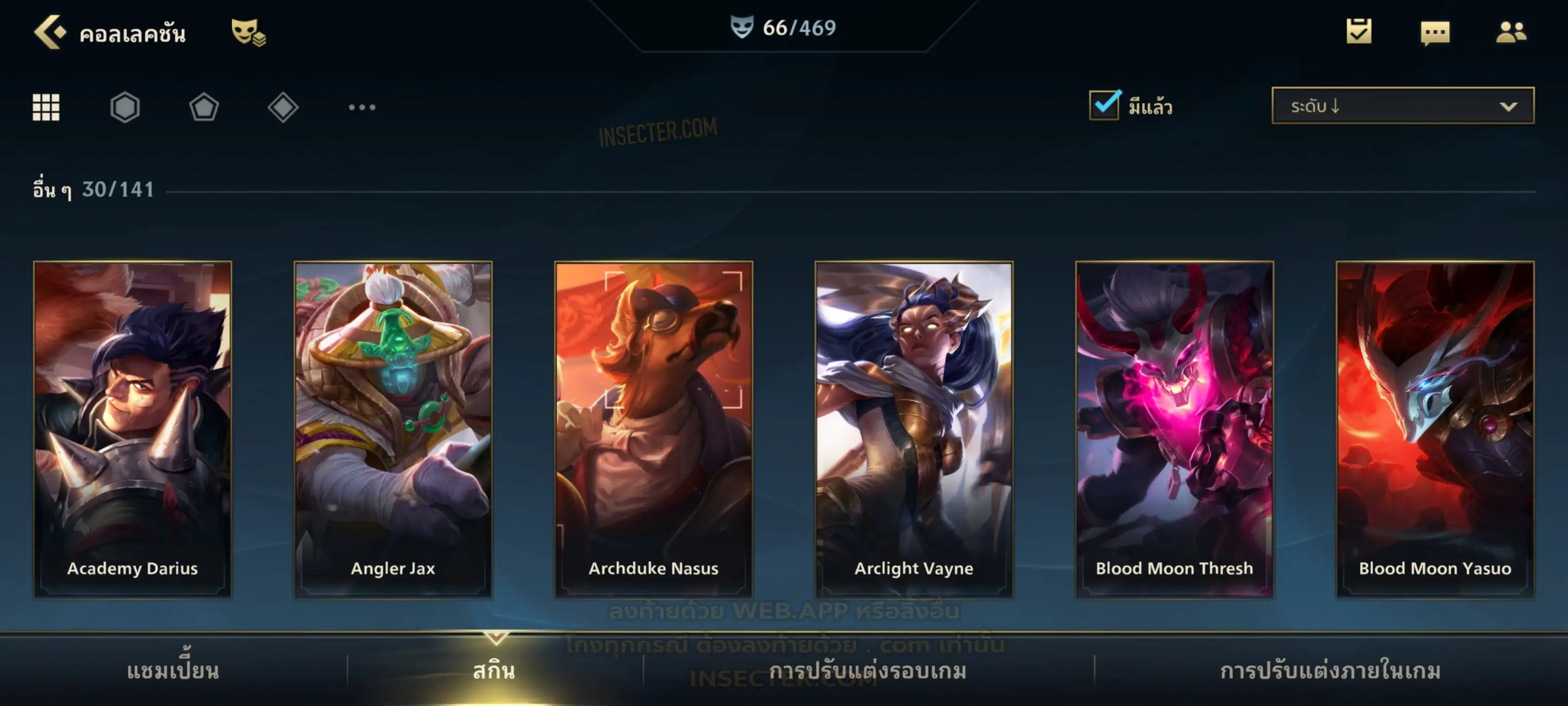Open the missions checklist icon
The width and height of the screenshot is (1568, 706).
pos(1359,32)
